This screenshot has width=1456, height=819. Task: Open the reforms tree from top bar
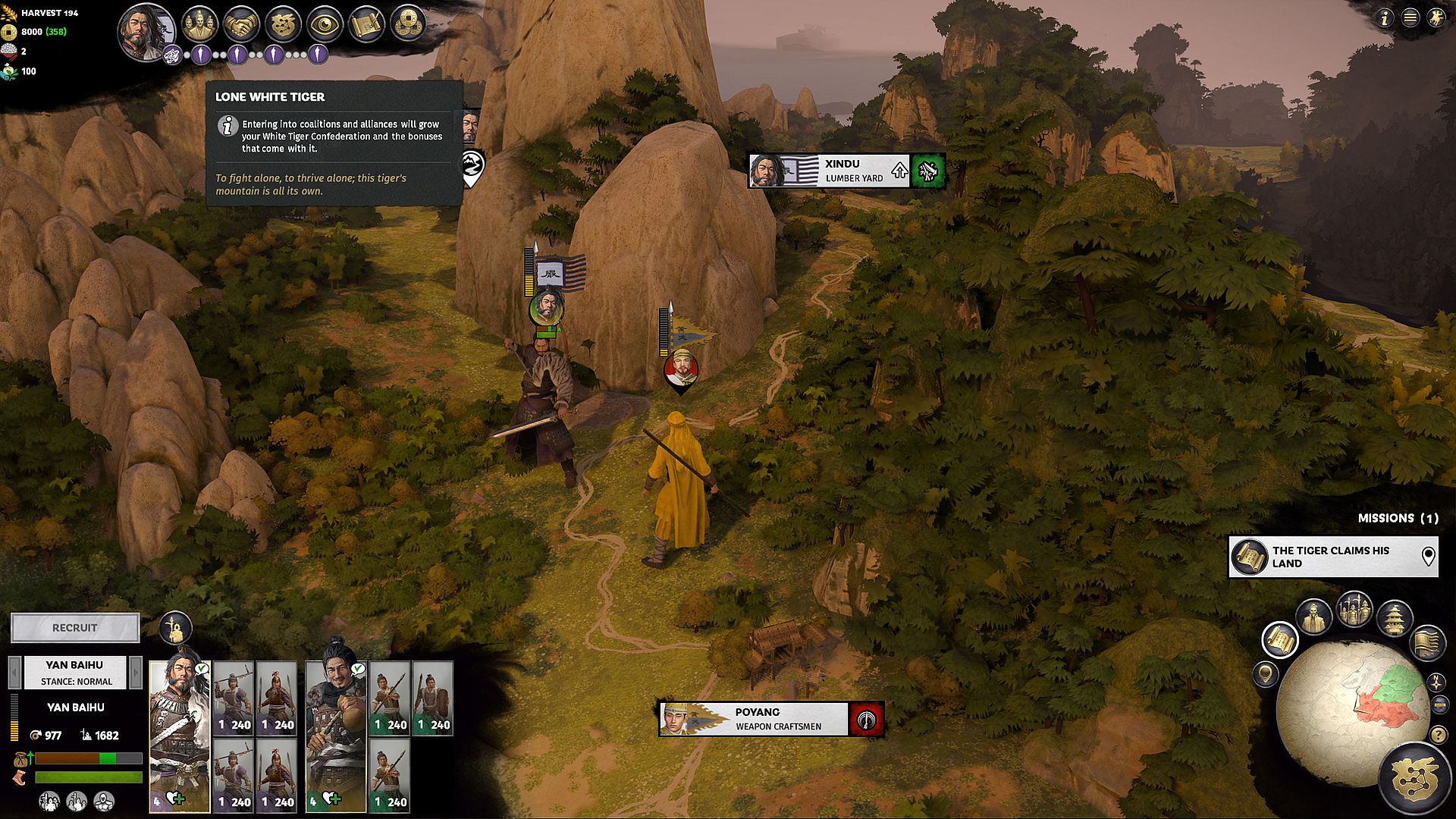(284, 24)
